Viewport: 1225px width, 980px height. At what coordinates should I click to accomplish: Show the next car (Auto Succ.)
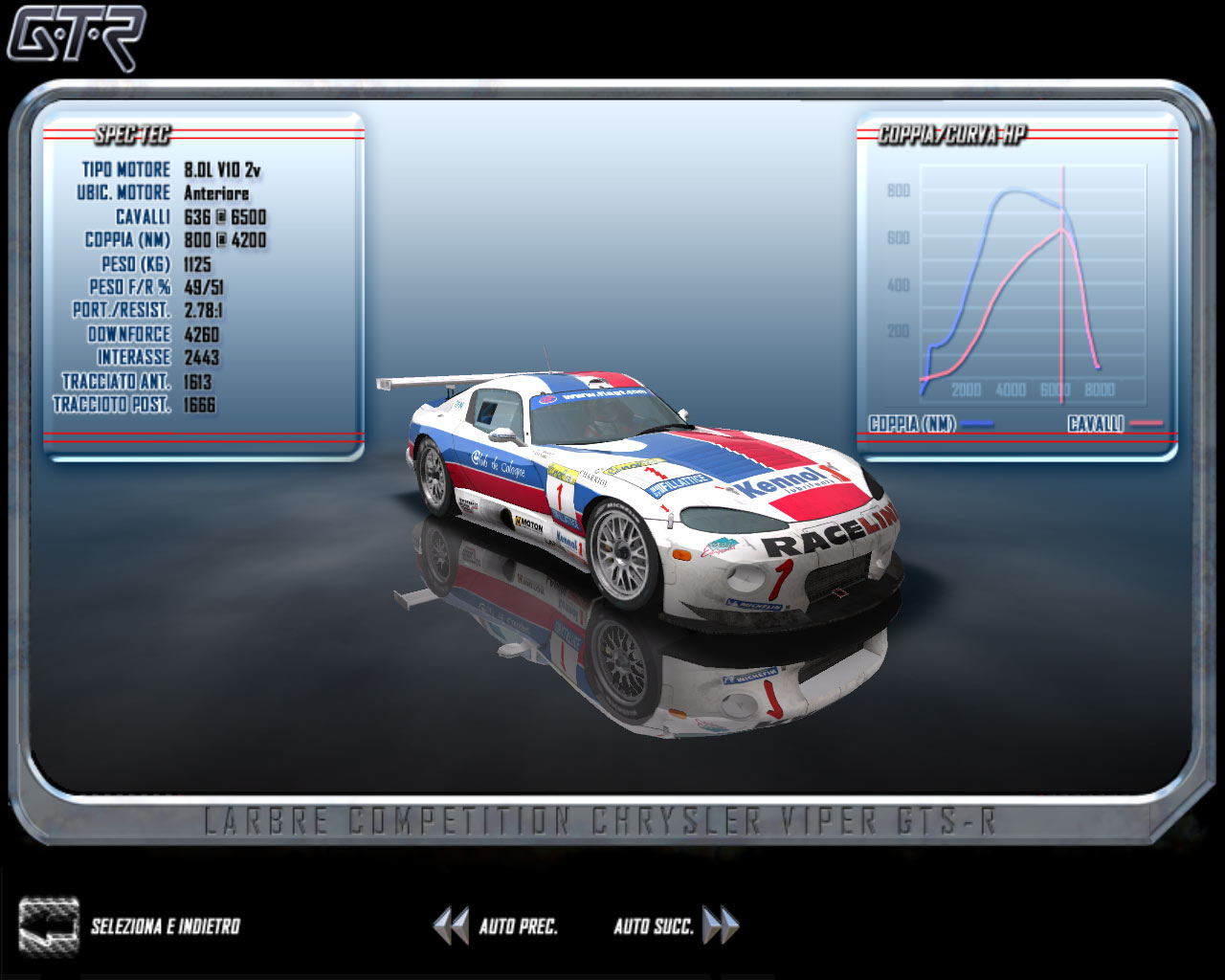pos(721,925)
